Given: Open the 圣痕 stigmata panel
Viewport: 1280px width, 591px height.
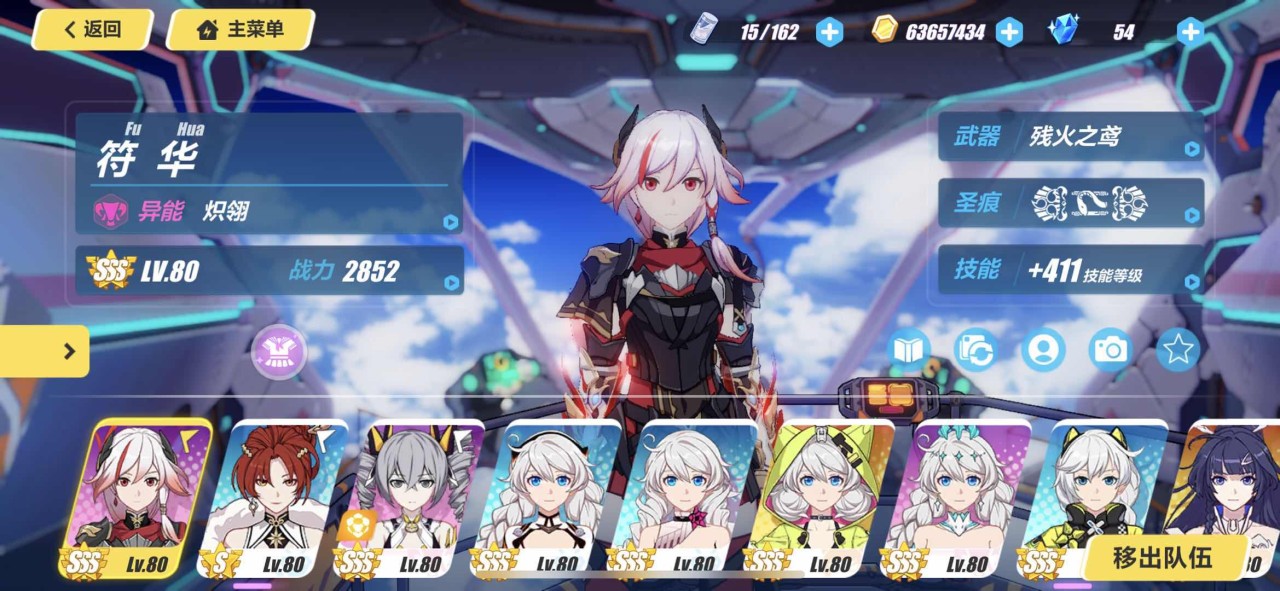Looking at the screenshot, I should coord(1070,203).
